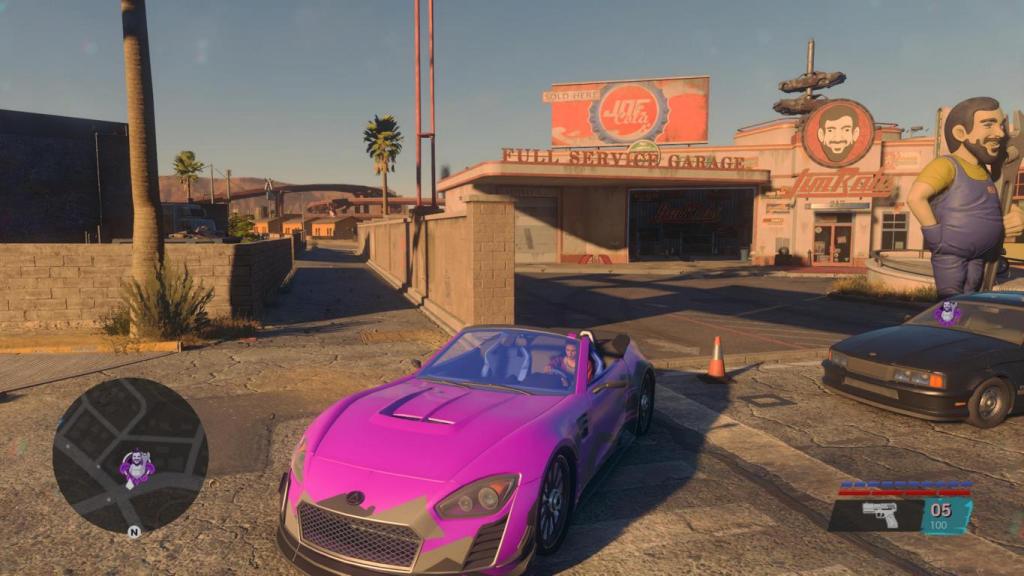Click the purple player marker on minimap
Image resolution: width=1024 pixels, height=576 pixels.
tap(136, 467)
